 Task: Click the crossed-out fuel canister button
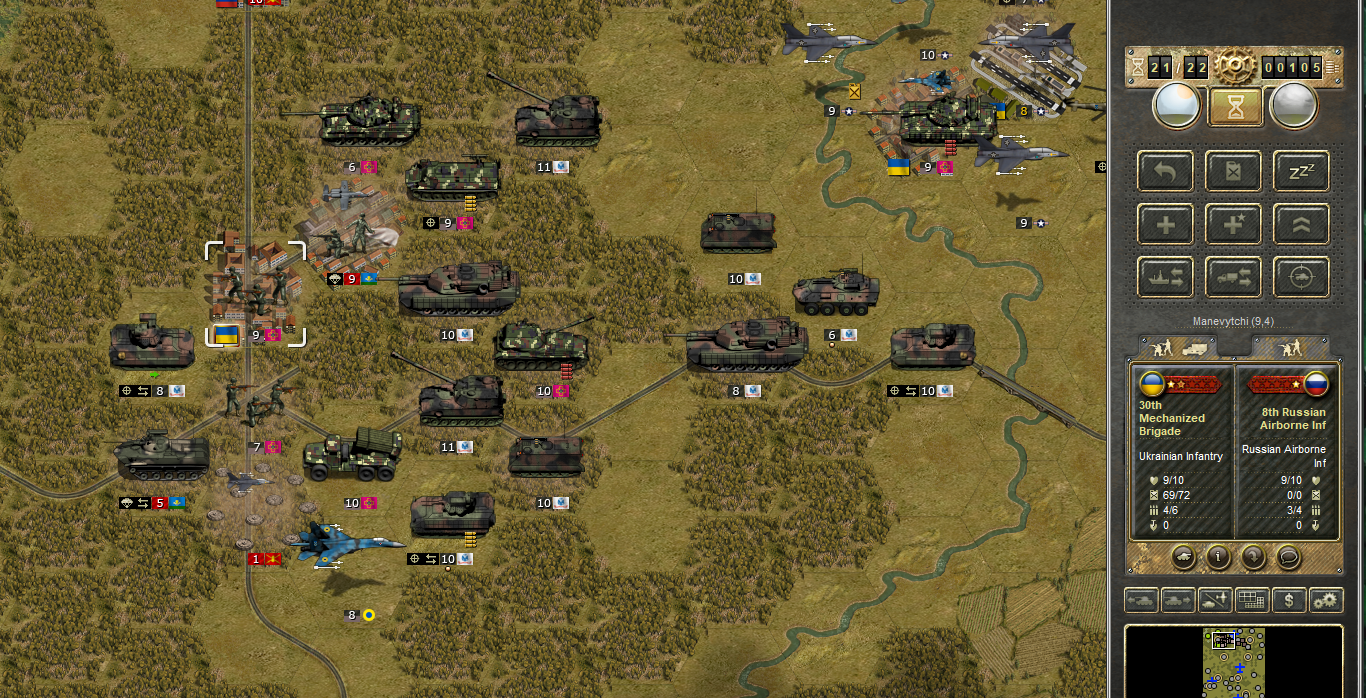1234,171
